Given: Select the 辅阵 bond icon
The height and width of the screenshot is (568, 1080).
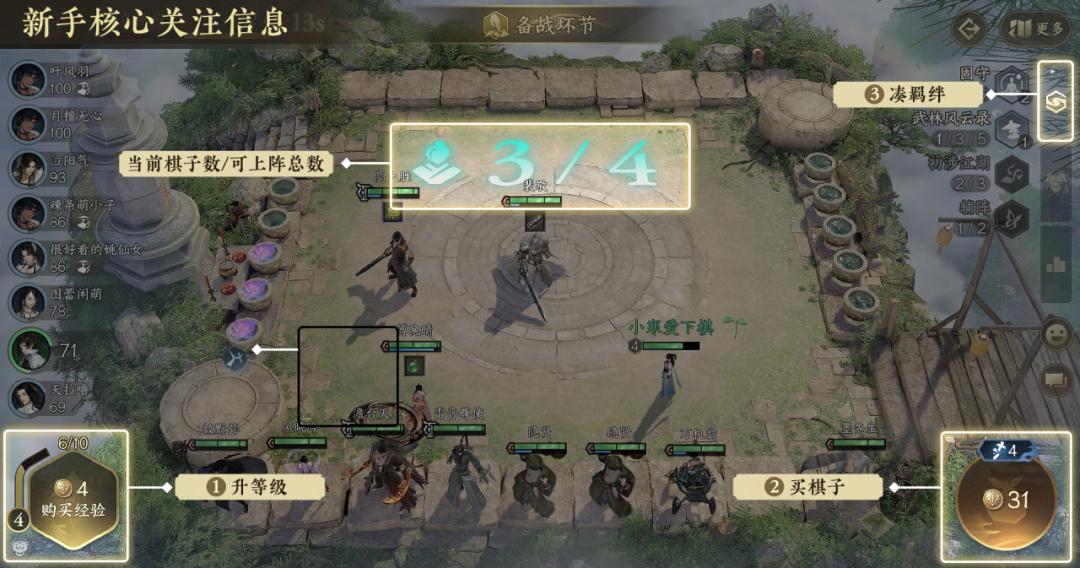Looking at the screenshot, I should (1013, 215).
